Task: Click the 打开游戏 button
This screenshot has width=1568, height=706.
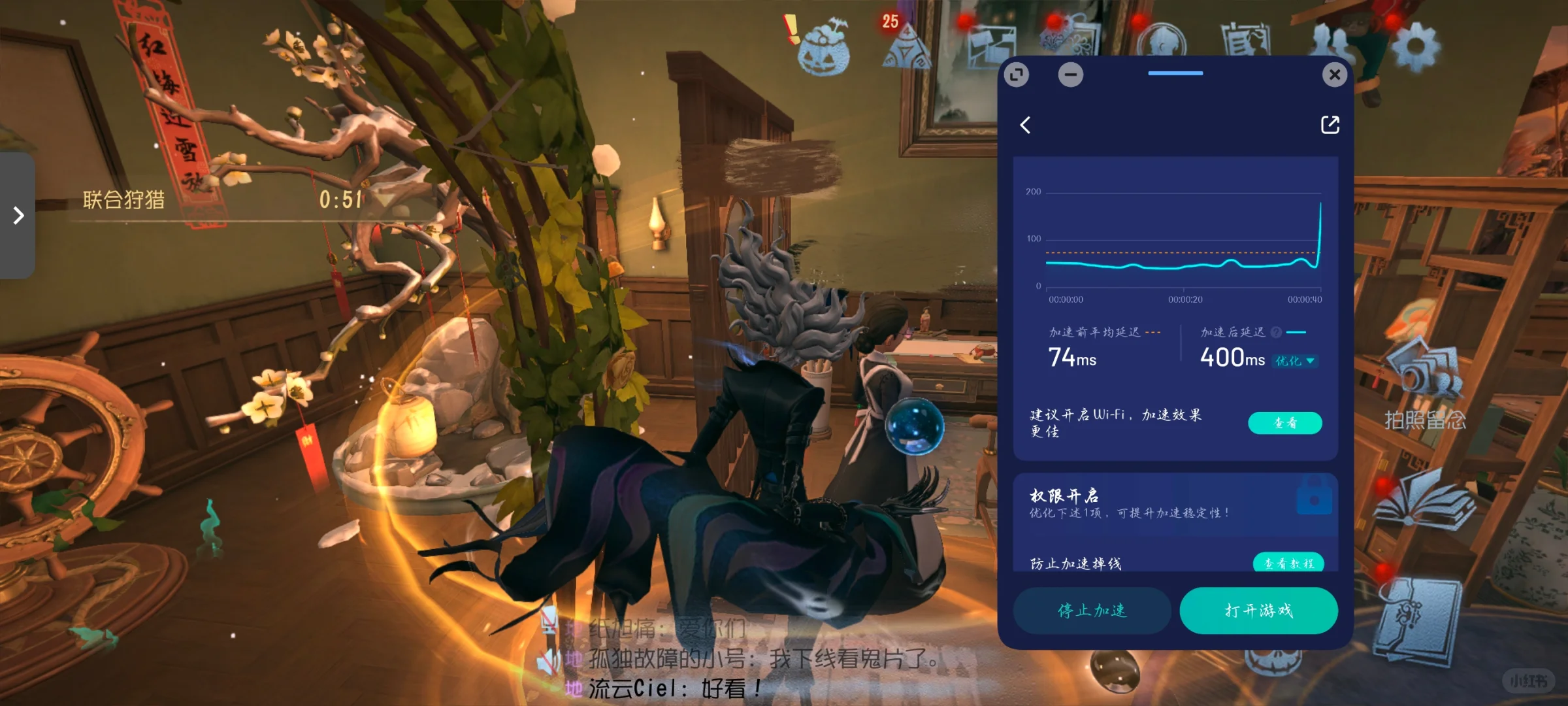Action: coord(1258,611)
